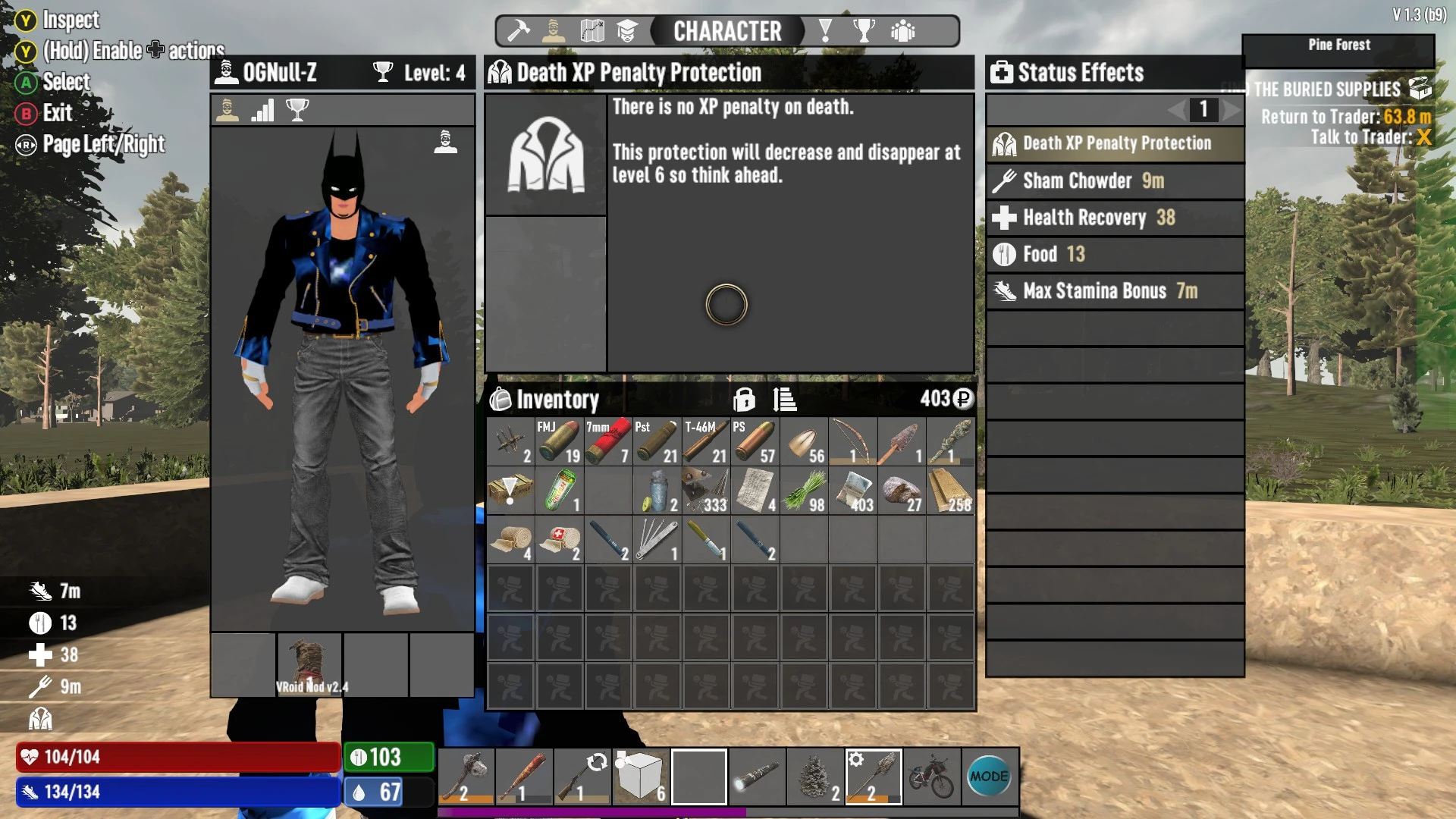Open the skills graduation cap tab
Viewport: 1456px width, 819px height.
(627, 31)
